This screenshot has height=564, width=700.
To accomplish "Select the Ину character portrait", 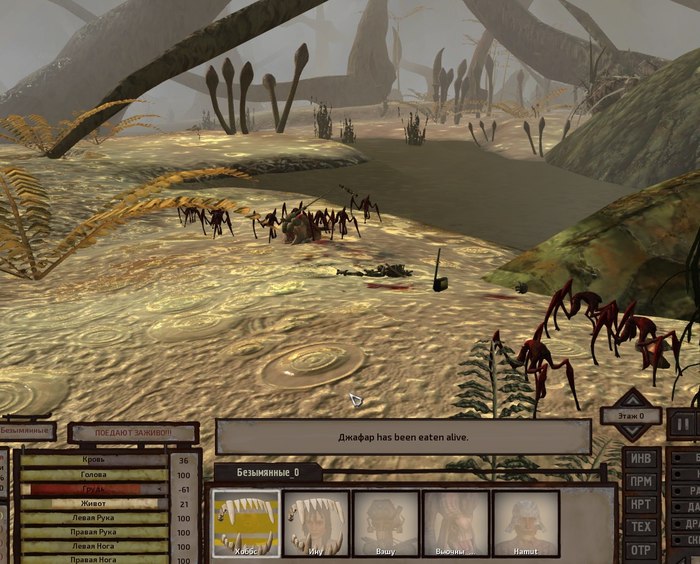I will pos(316,522).
